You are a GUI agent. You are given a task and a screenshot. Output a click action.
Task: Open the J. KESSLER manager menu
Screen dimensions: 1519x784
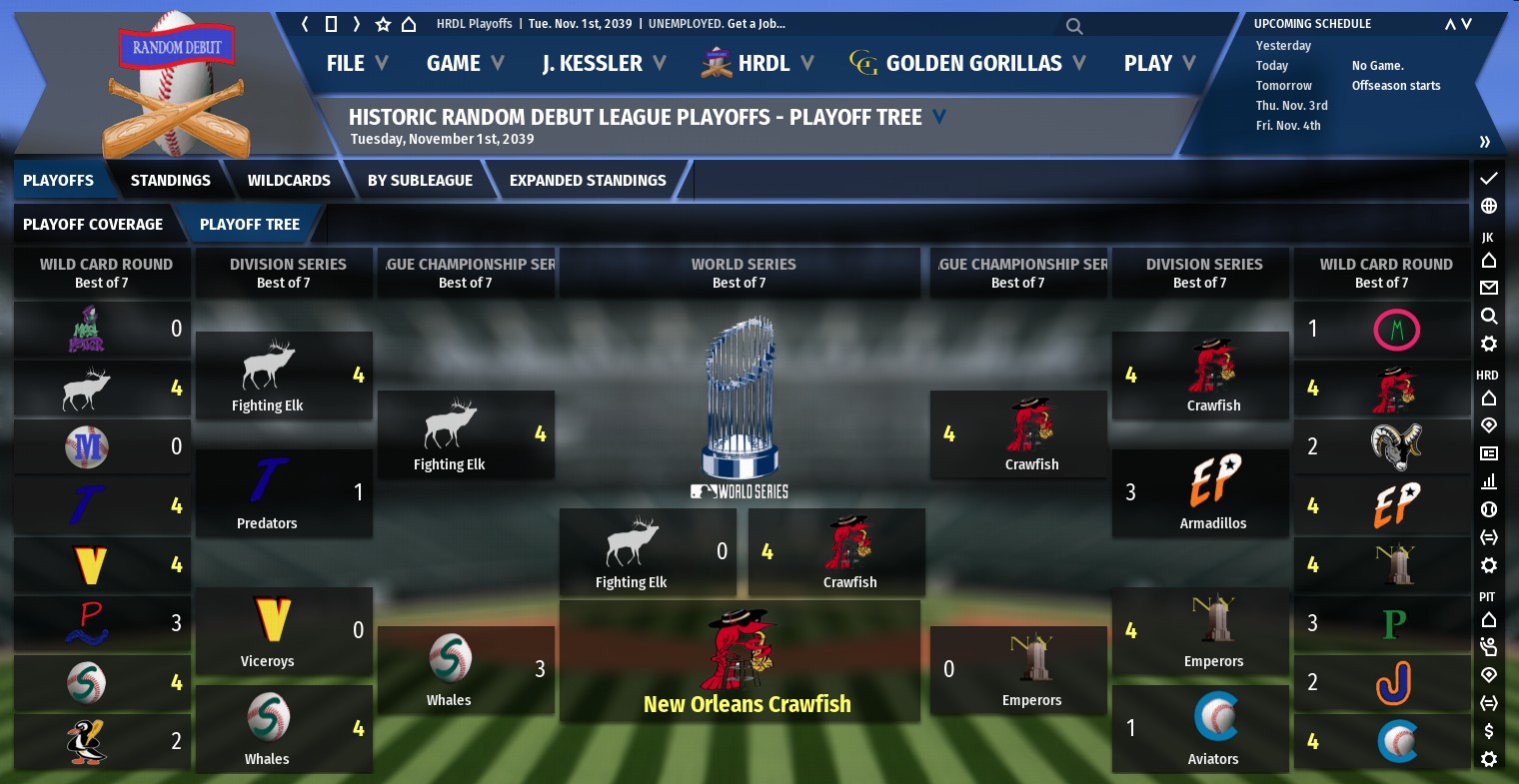click(x=604, y=63)
